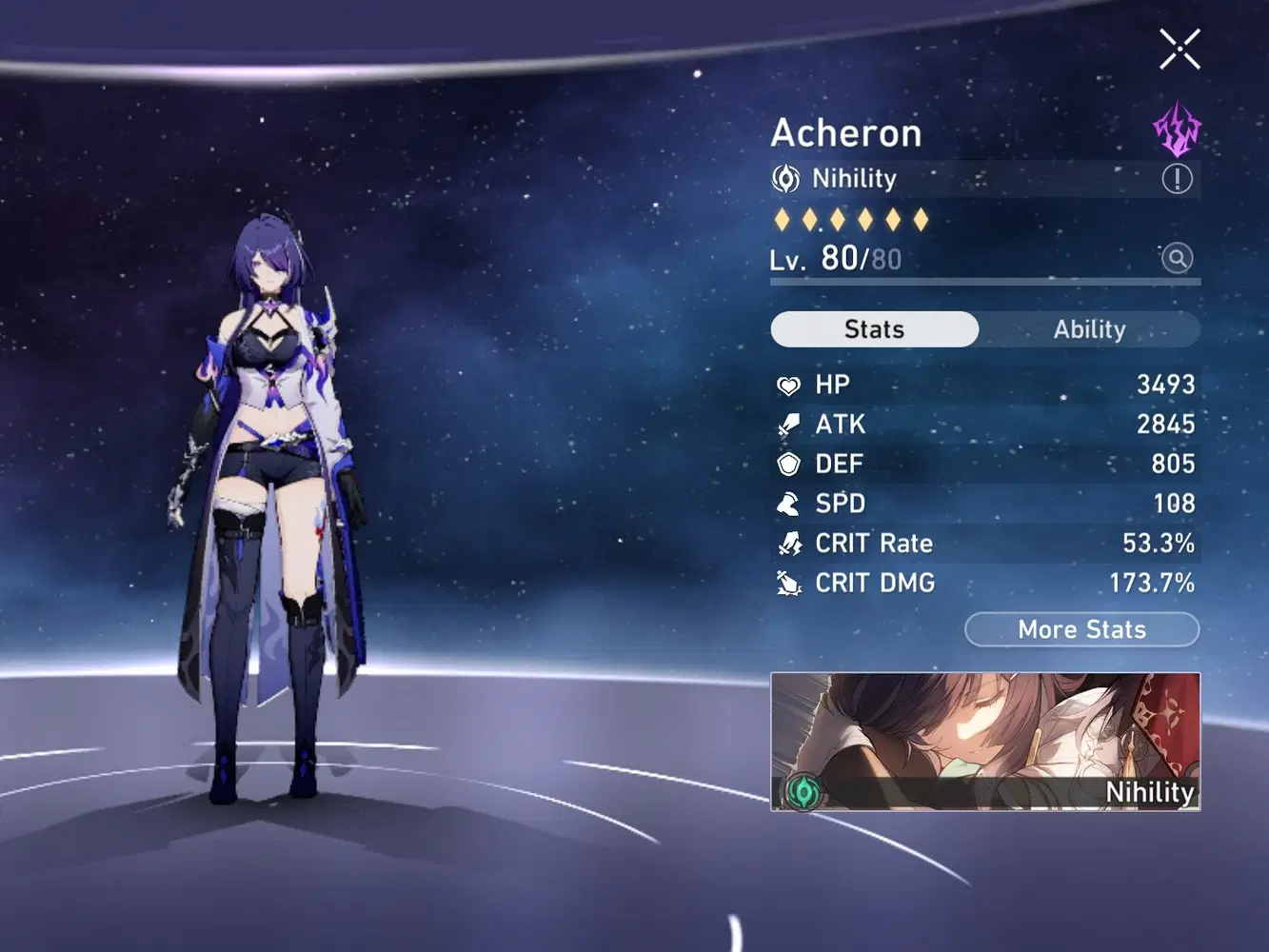The image size is (1269, 952).
Task: Click the HP heart icon in the stats list
Action: tap(787, 384)
